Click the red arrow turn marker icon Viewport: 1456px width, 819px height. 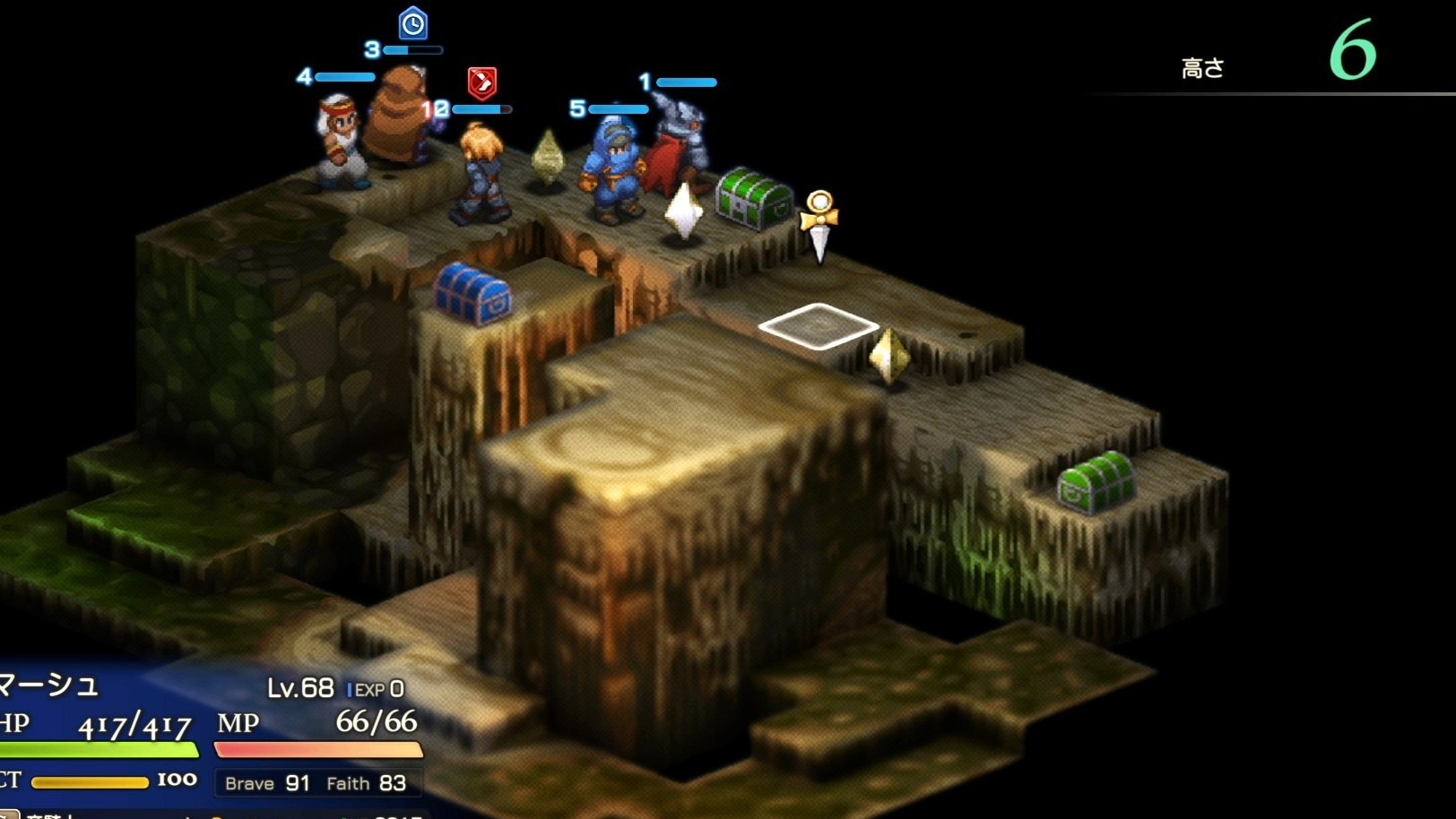point(482,83)
